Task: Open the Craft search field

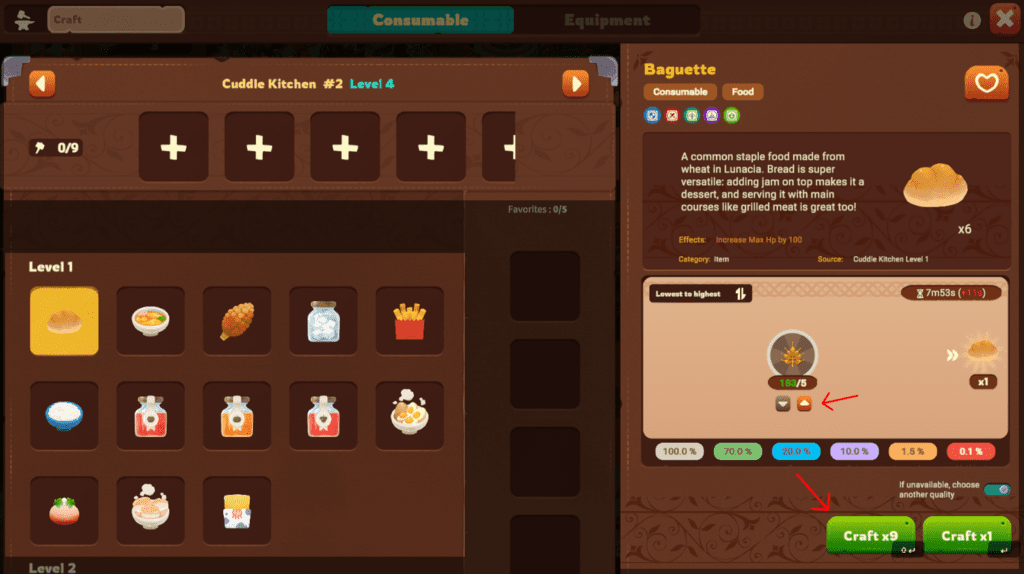Action: click(115, 19)
